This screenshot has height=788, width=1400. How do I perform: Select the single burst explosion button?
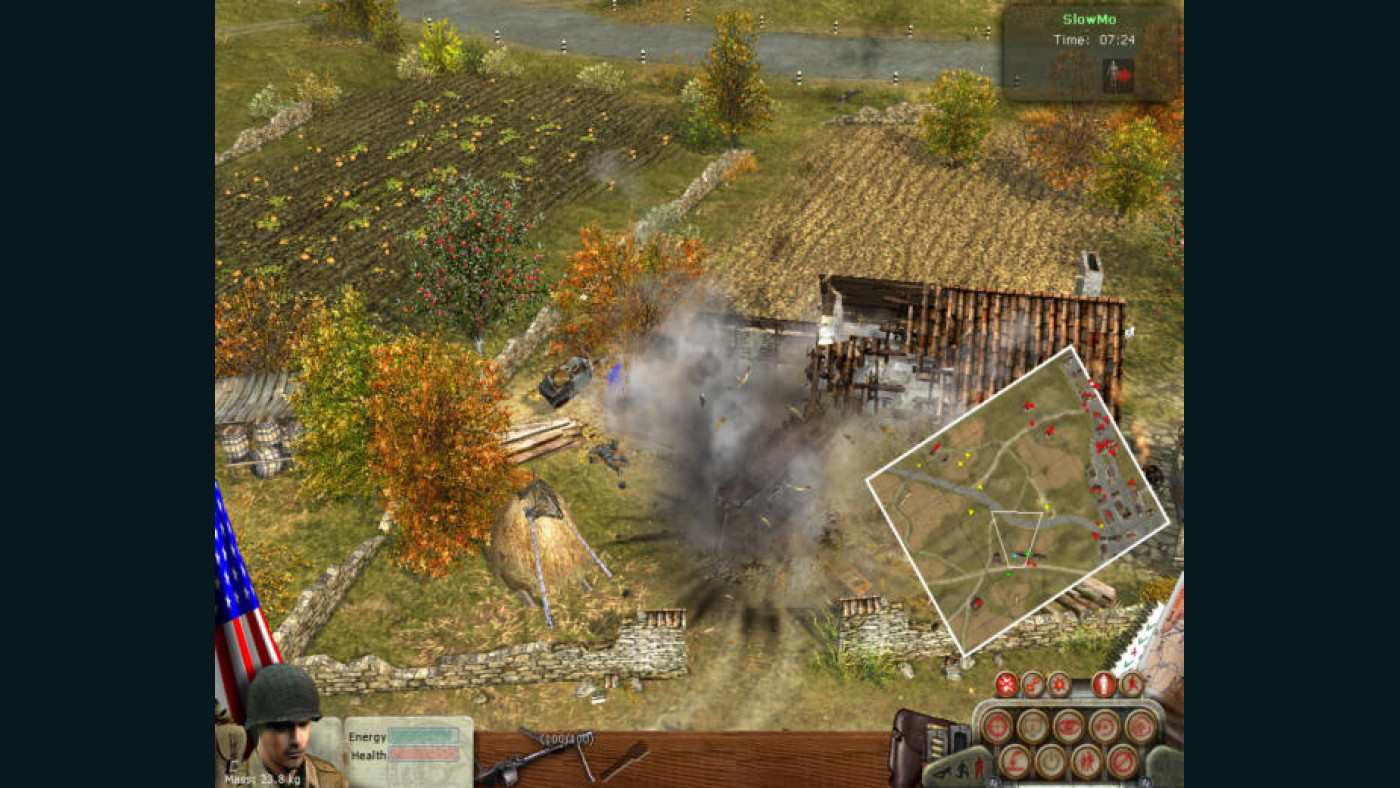(1059, 685)
